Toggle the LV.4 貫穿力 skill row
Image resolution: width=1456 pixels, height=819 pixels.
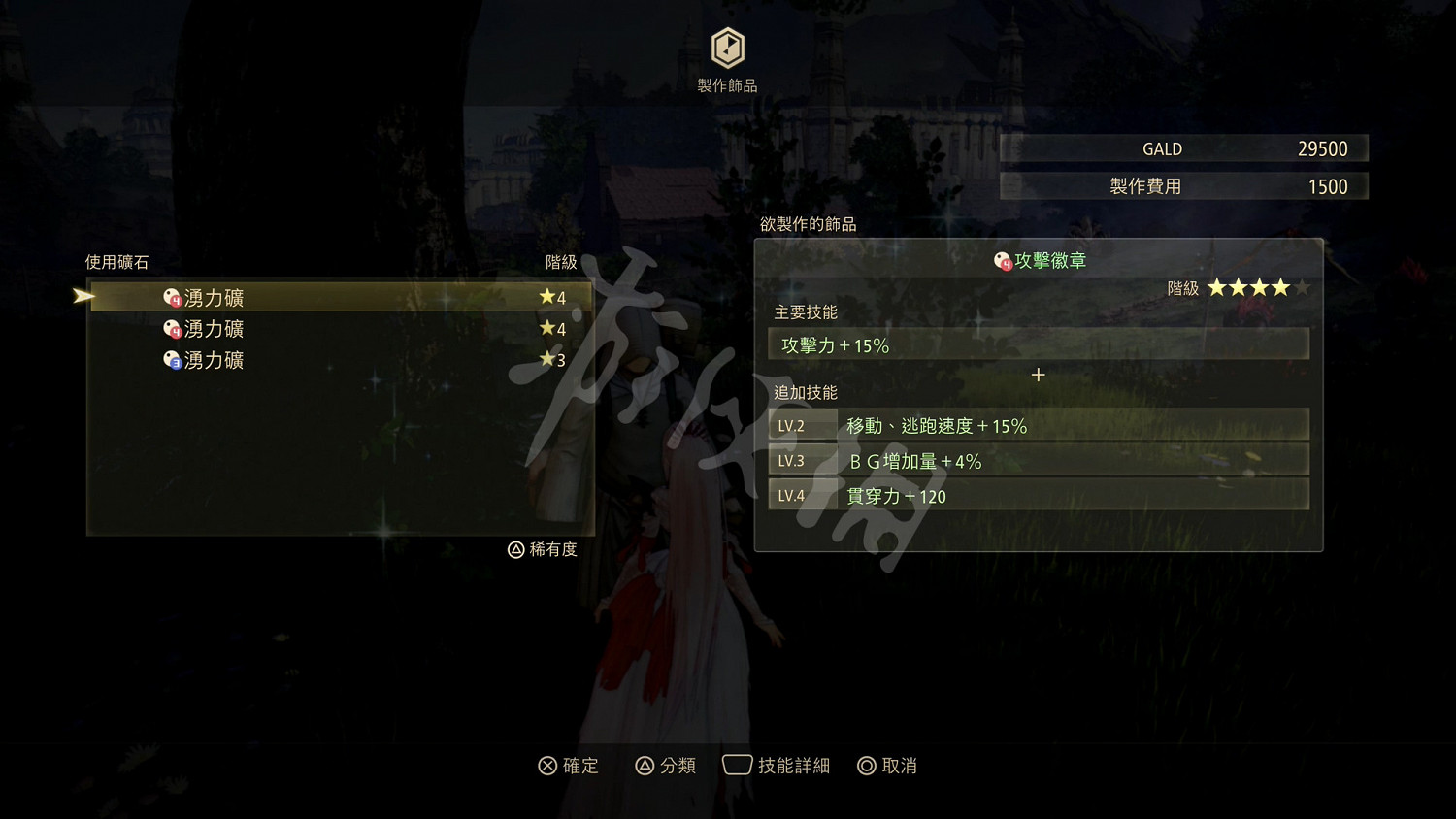click(1039, 495)
